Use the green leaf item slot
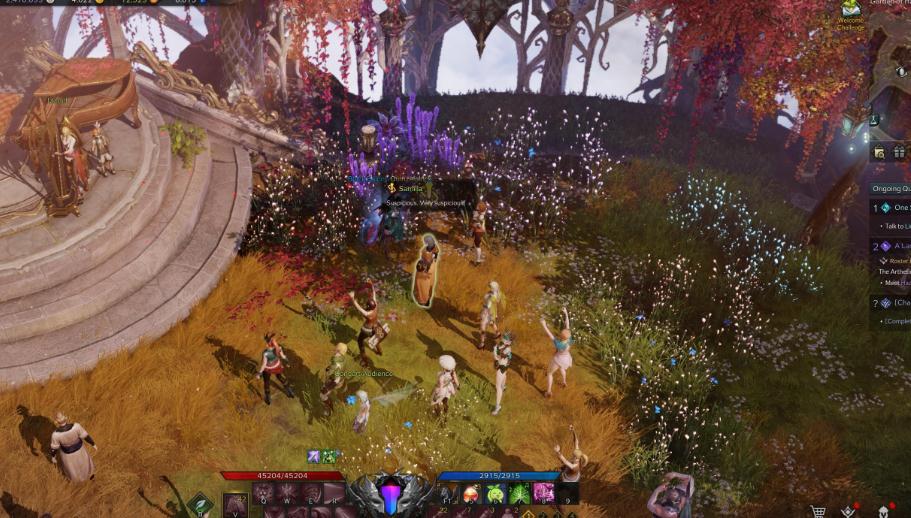The height and width of the screenshot is (518, 911). coord(519,493)
